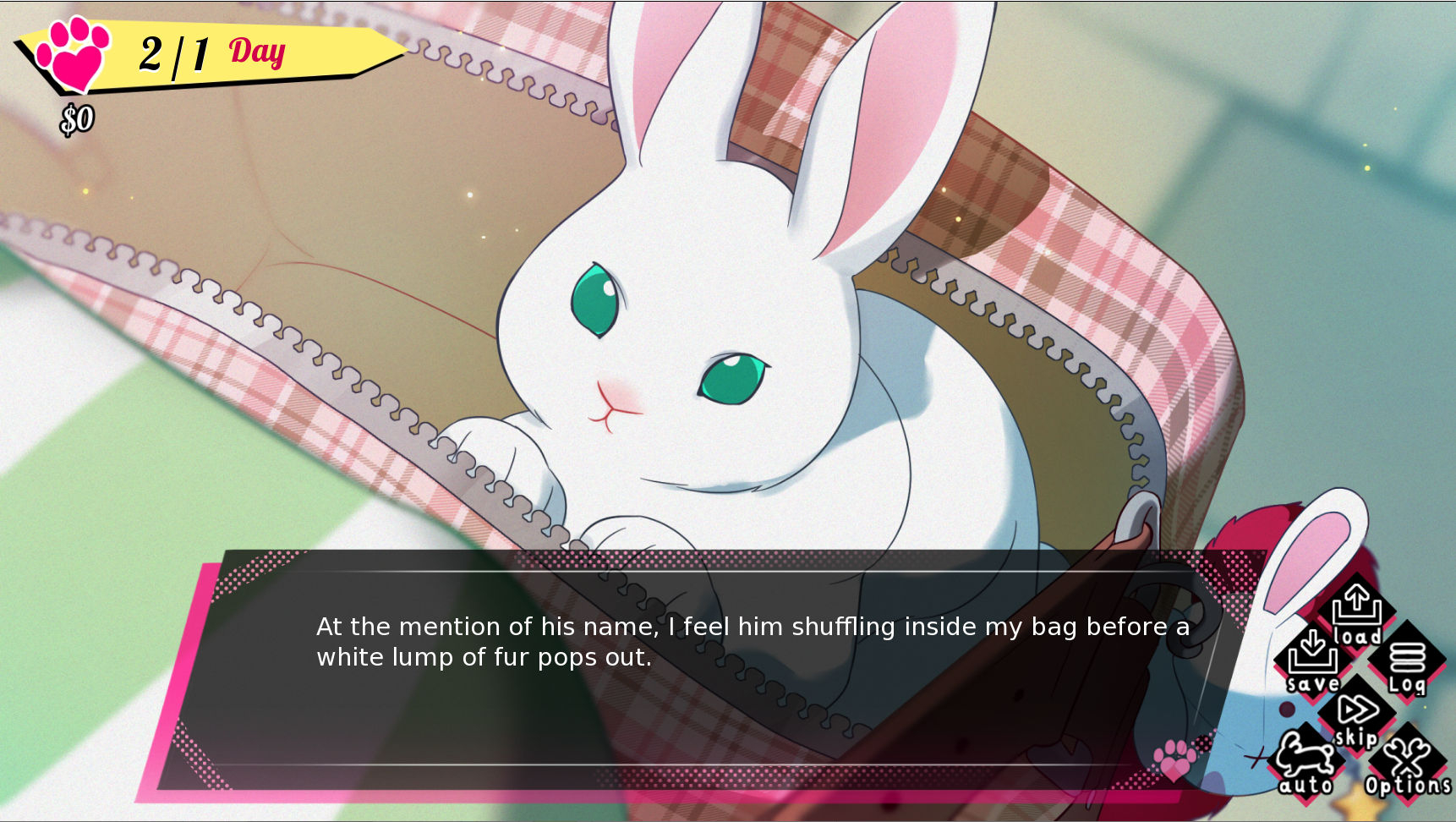Open the Options menu
The height and width of the screenshot is (822, 1456).
[x=1407, y=764]
